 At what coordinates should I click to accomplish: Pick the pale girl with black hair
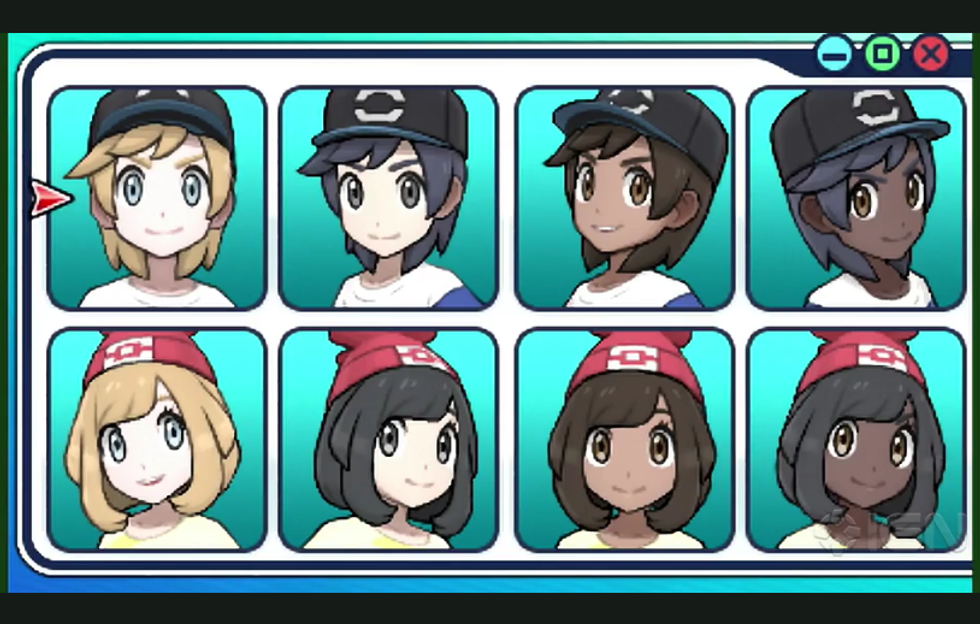(388, 440)
